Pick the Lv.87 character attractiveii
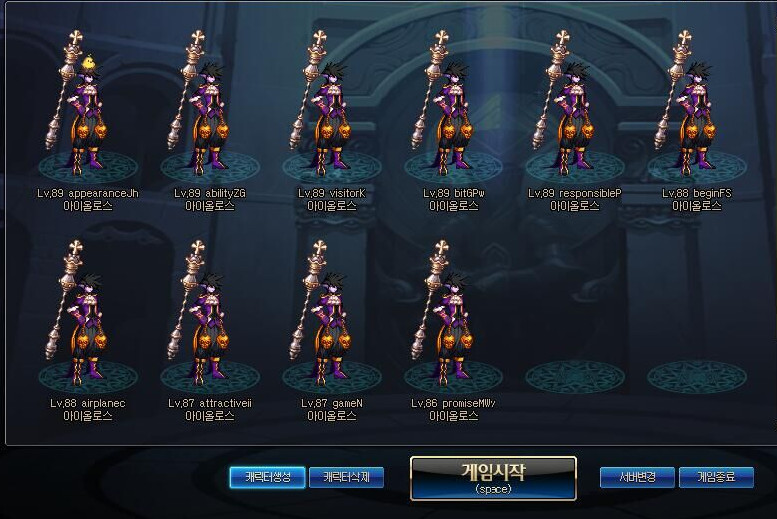777x519 pixels. point(209,320)
